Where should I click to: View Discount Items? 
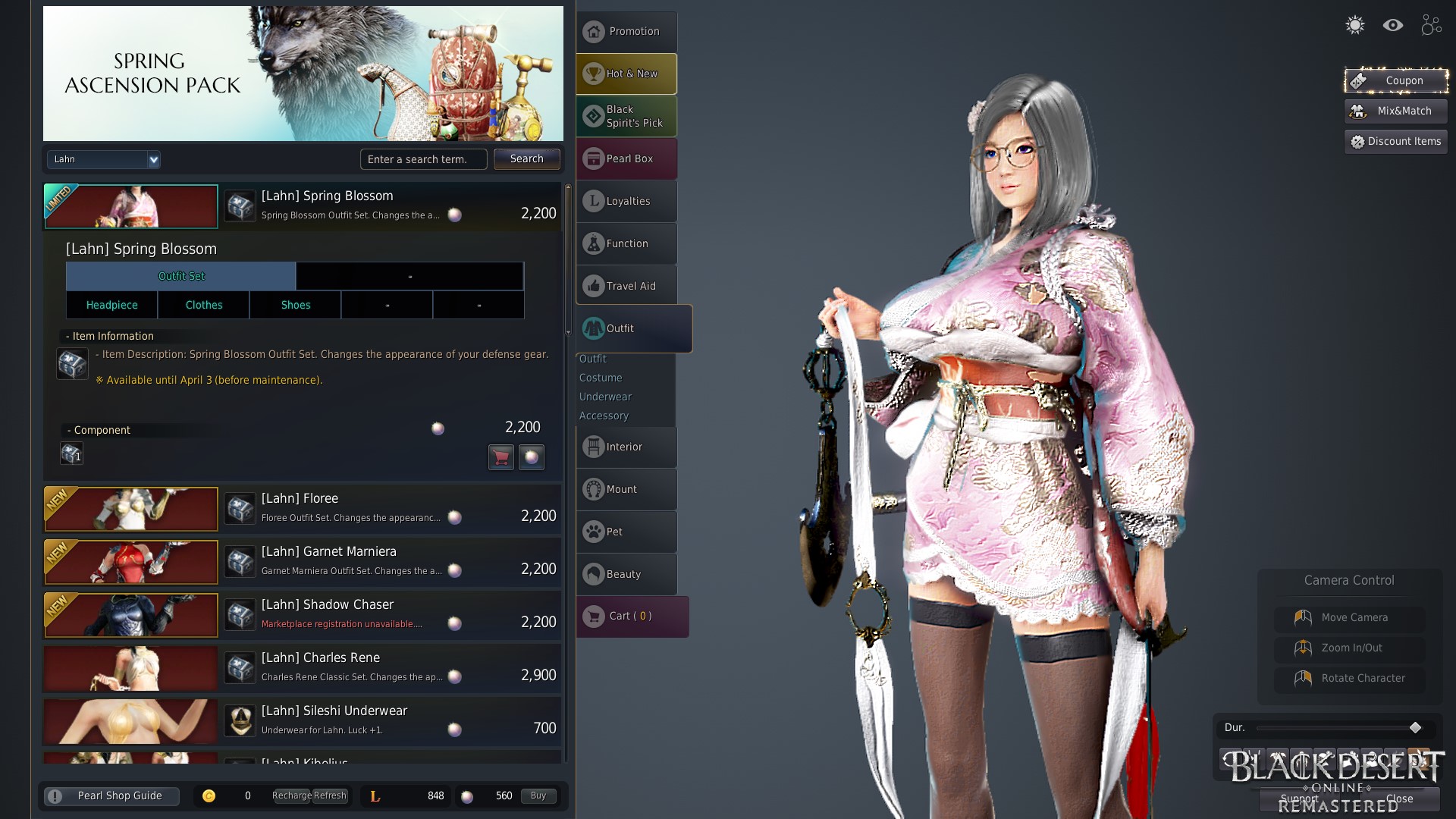[1395, 141]
